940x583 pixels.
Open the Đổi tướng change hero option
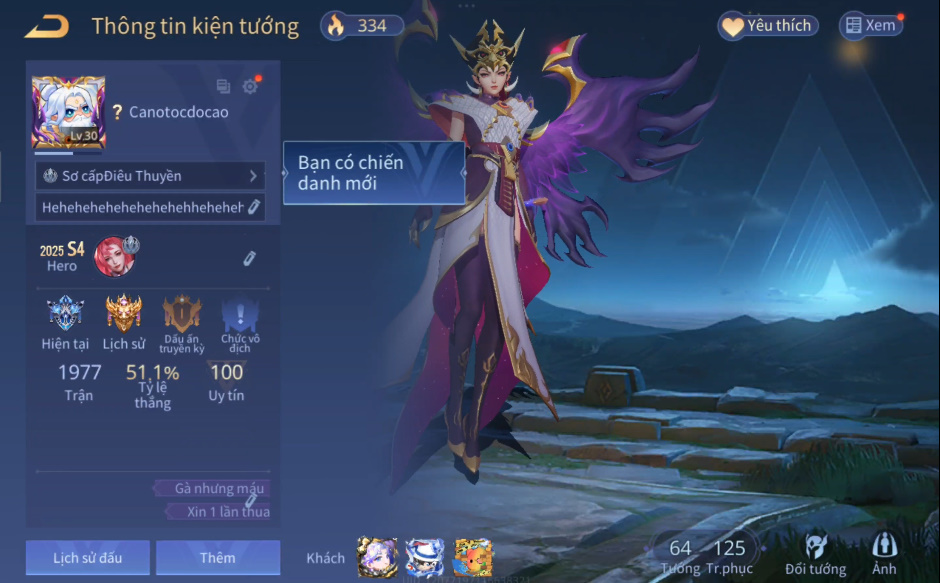815,554
